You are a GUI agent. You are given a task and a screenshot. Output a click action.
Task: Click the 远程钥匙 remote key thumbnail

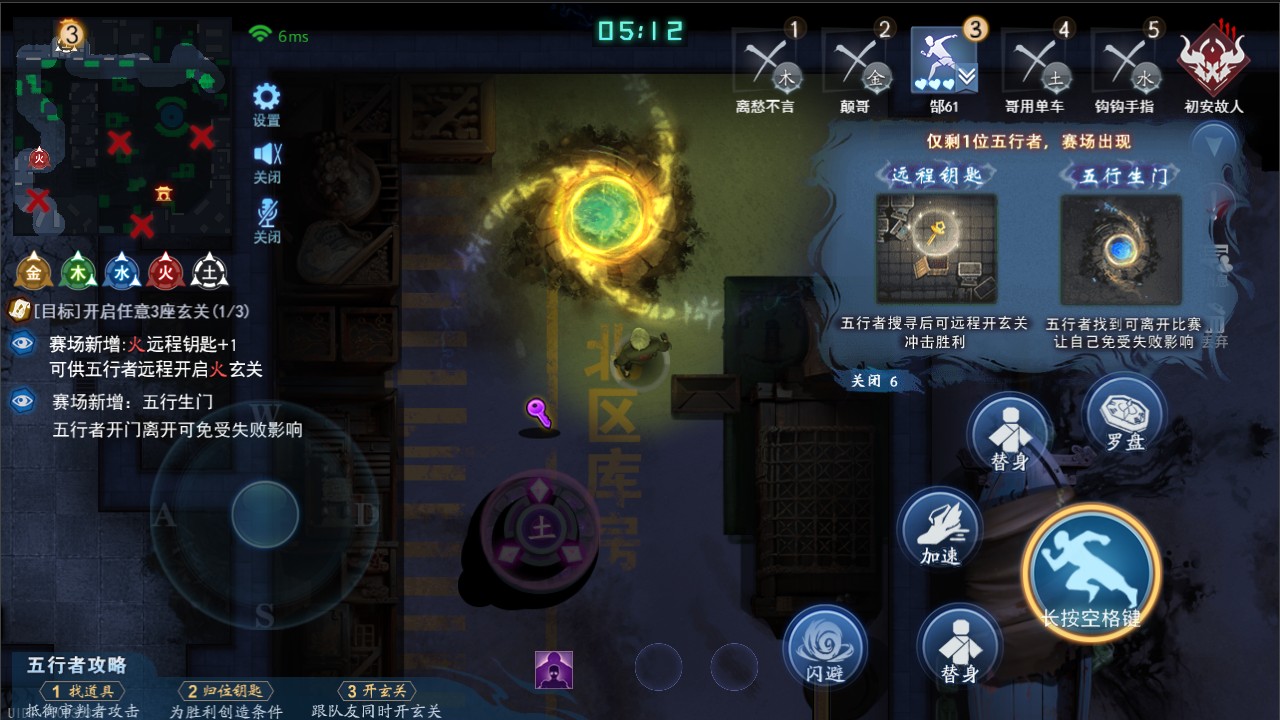click(x=936, y=249)
